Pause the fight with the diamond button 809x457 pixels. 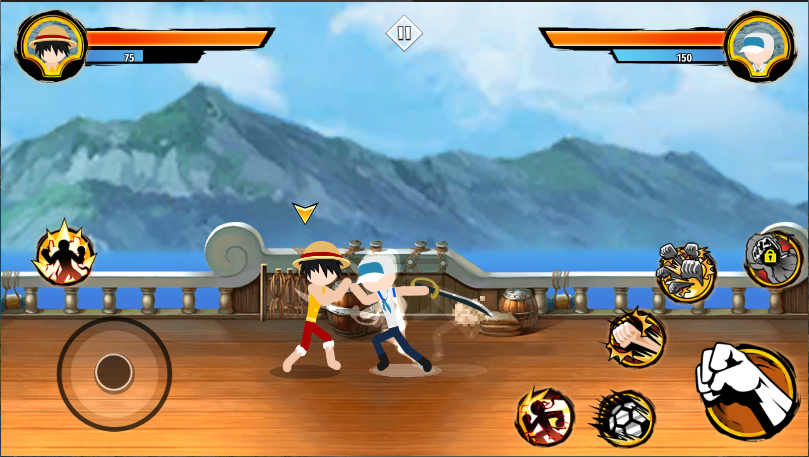[404, 33]
